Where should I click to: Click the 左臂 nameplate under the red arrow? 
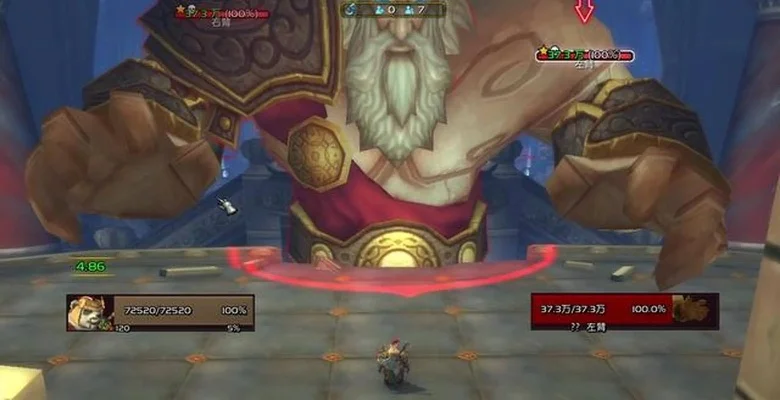point(585,55)
